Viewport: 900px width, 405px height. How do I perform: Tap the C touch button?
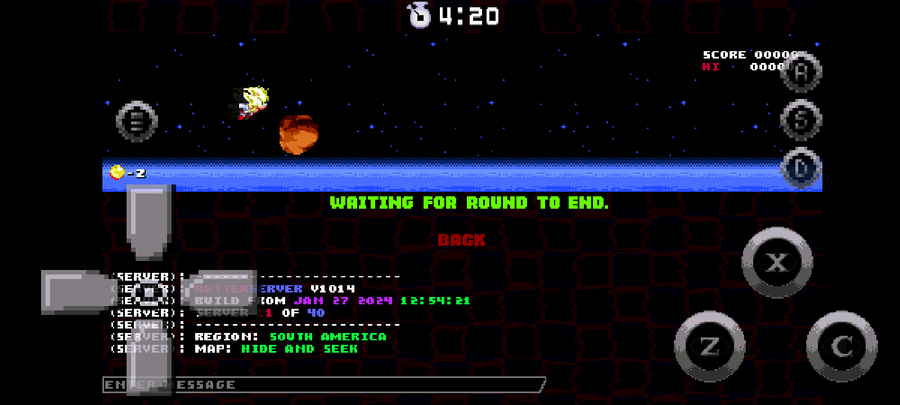coord(841,346)
